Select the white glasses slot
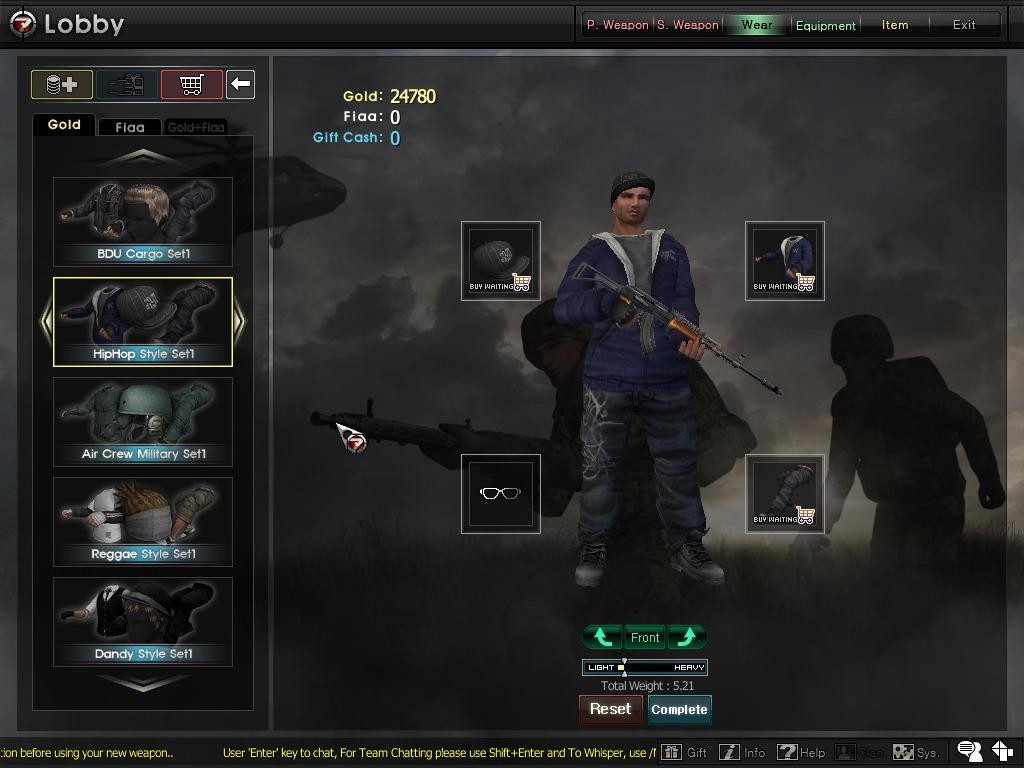 point(501,494)
